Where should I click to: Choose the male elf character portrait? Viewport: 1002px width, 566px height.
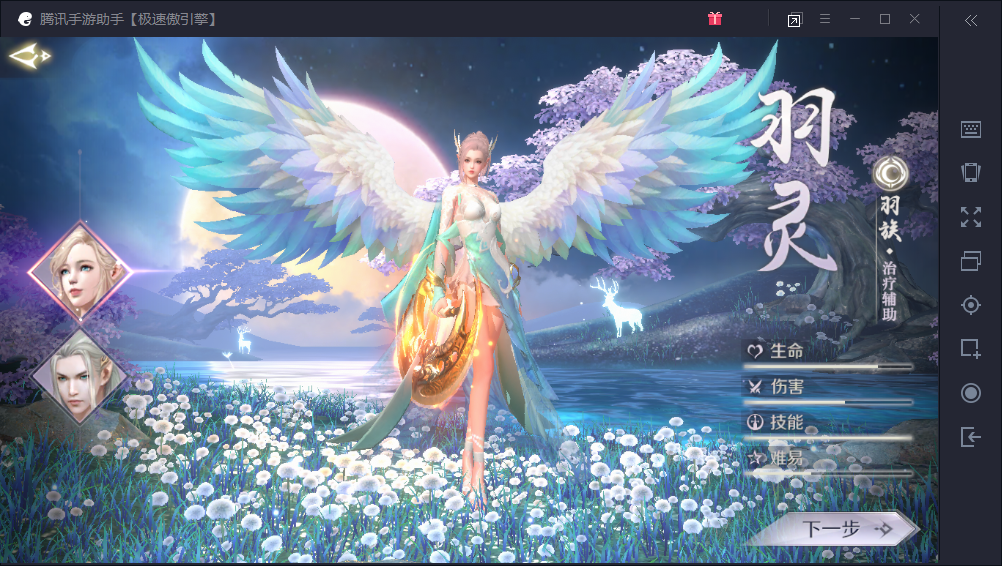pos(79,376)
